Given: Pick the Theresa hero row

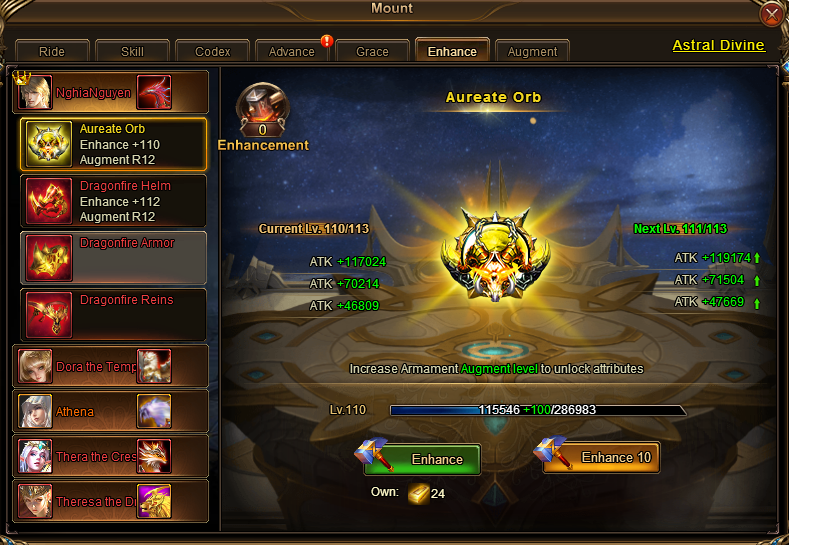Looking at the screenshot, I should pos(111,501).
